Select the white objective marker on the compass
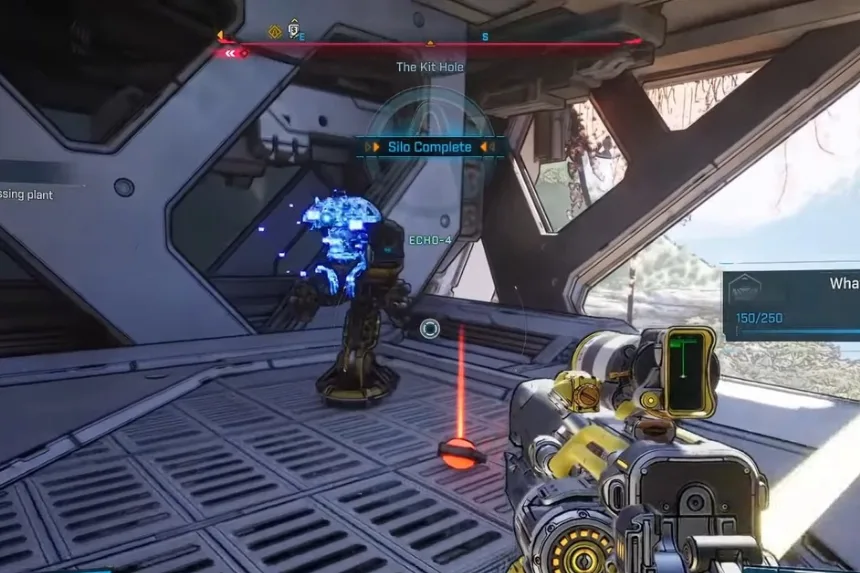Screen dimensions: 860x573 pos(294,29)
